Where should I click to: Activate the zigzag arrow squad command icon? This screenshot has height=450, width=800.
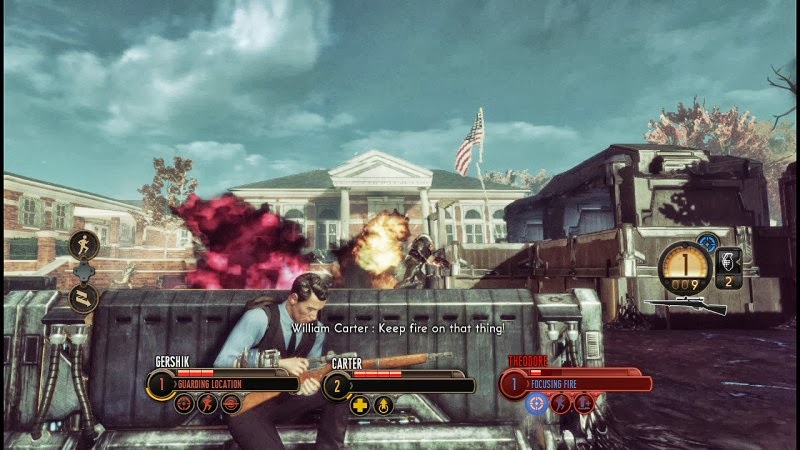[83, 296]
